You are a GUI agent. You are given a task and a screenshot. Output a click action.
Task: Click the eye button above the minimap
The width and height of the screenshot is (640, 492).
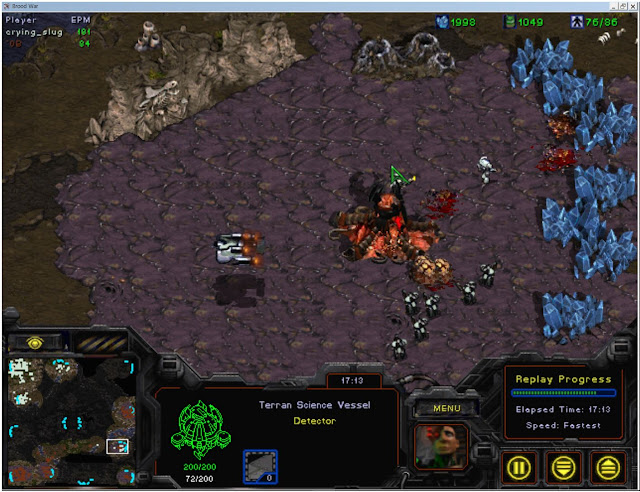click(36, 342)
